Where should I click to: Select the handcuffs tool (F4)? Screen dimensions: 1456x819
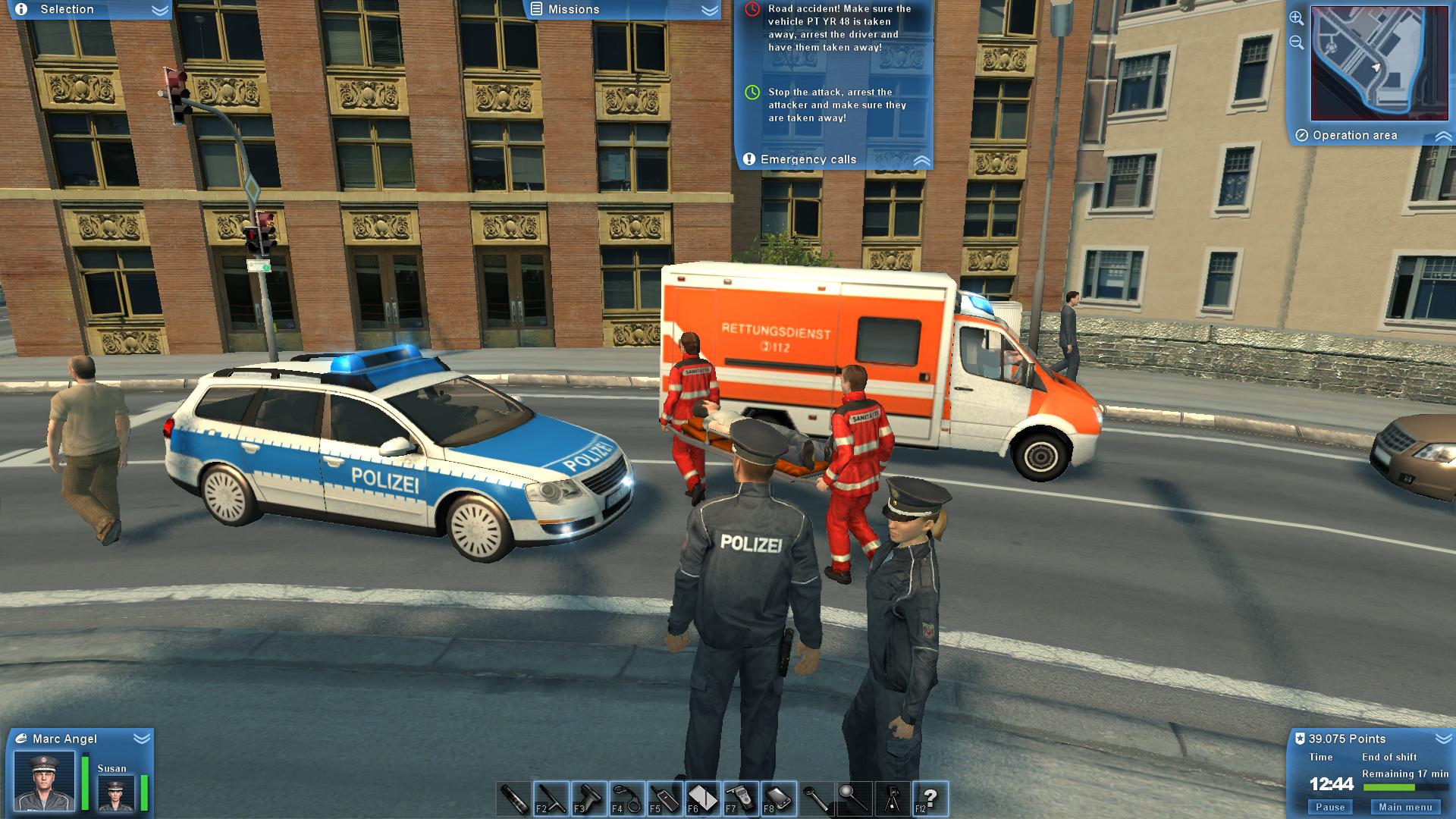coord(626,798)
